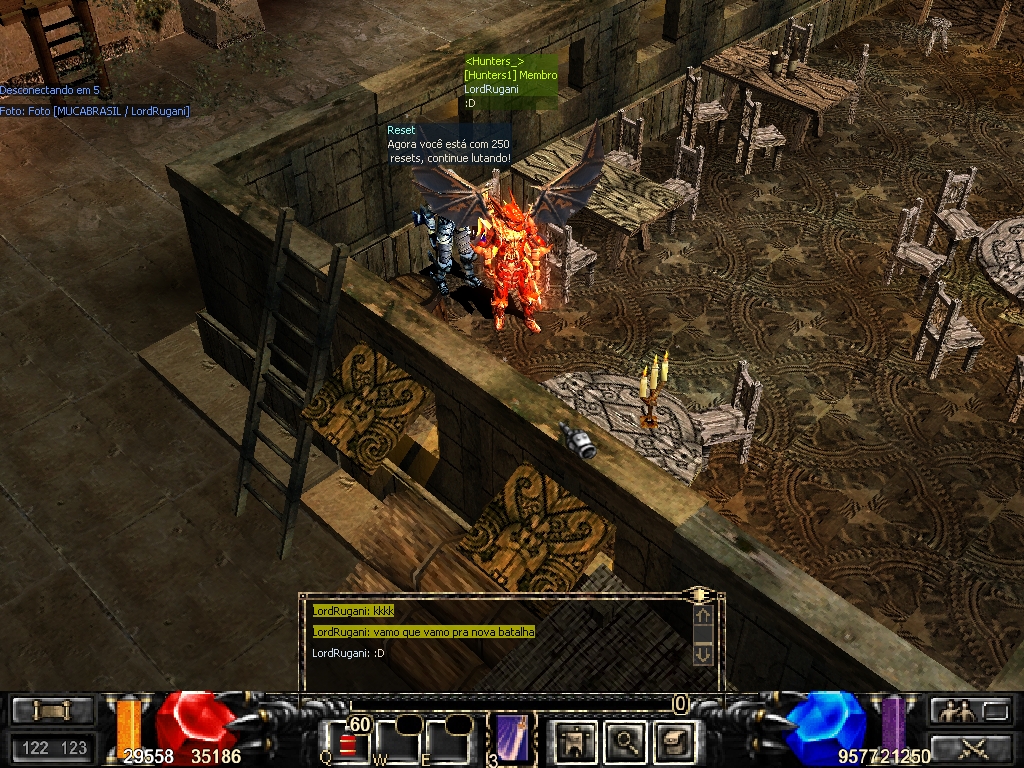Click the magnifying glass button
The image size is (1024, 768).
click(x=626, y=741)
